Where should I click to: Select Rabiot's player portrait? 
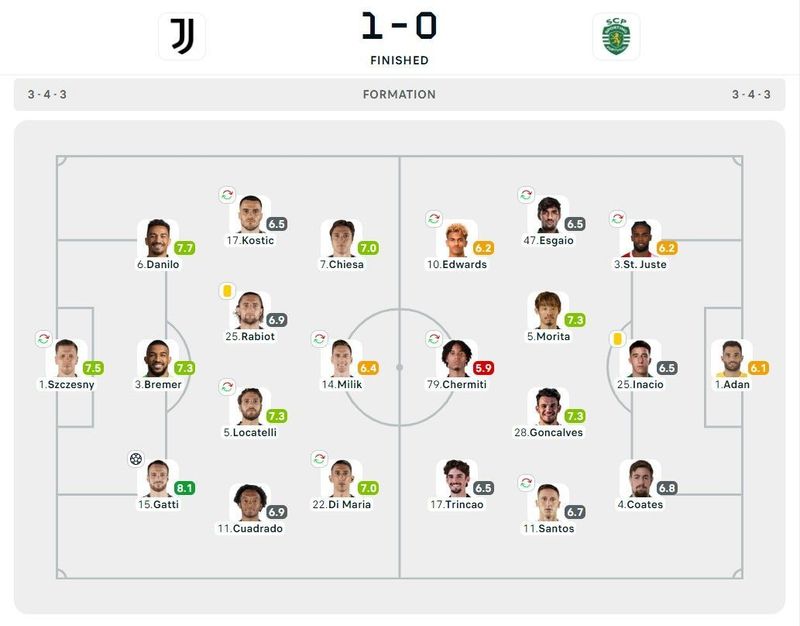click(249, 310)
